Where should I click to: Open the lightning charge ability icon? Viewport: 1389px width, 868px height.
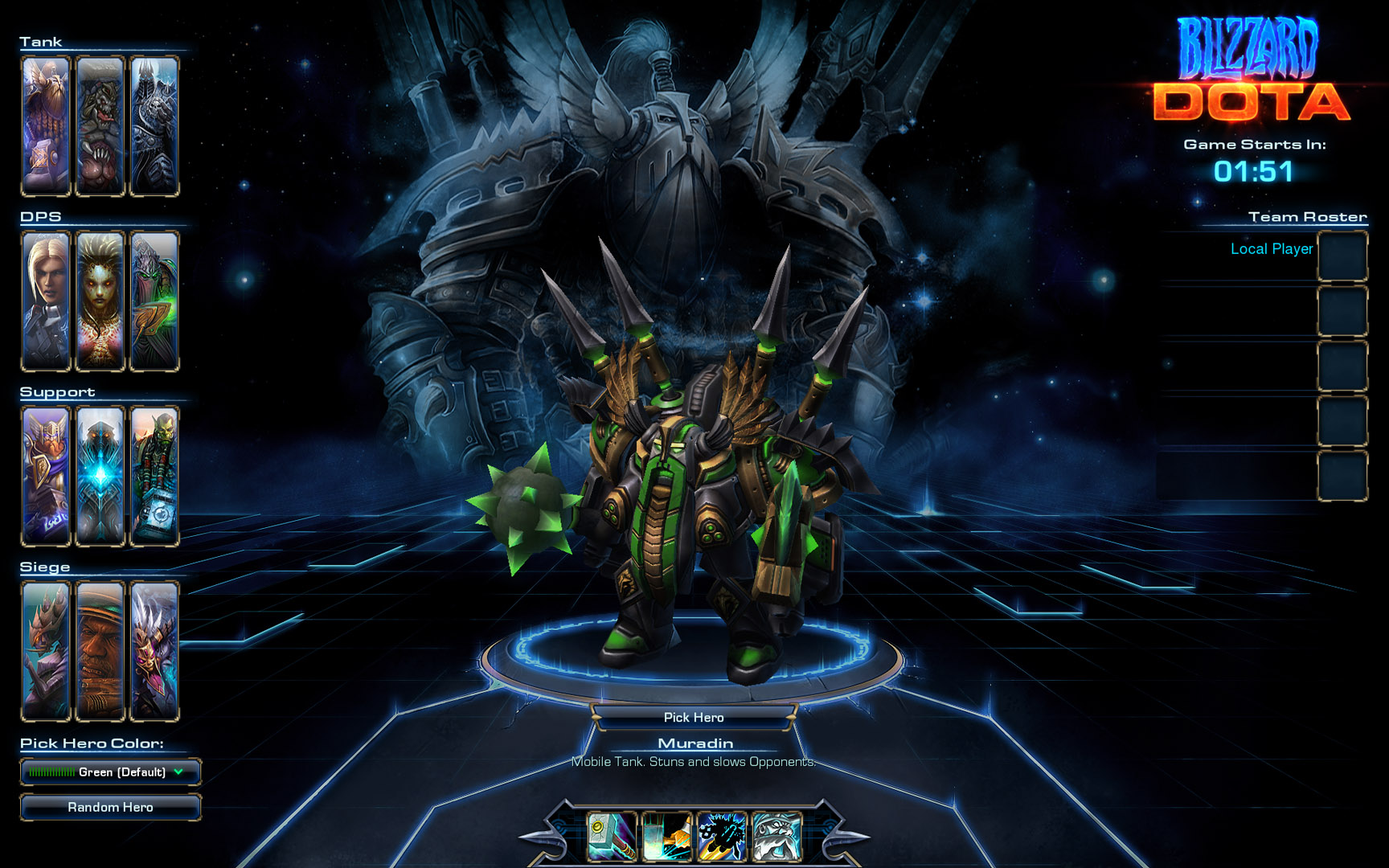tap(720, 836)
